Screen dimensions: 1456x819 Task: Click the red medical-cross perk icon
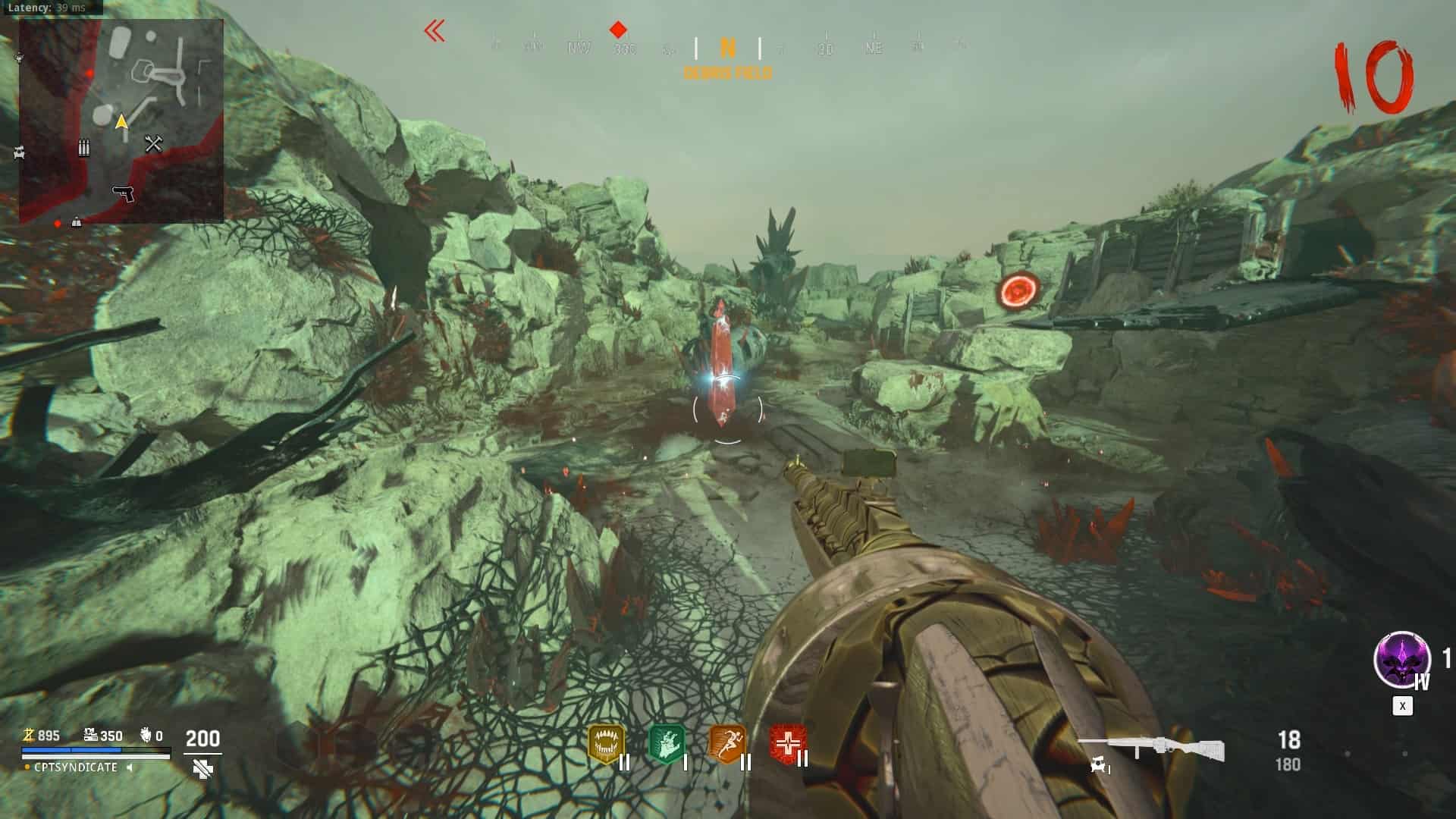pyautogui.click(x=787, y=744)
